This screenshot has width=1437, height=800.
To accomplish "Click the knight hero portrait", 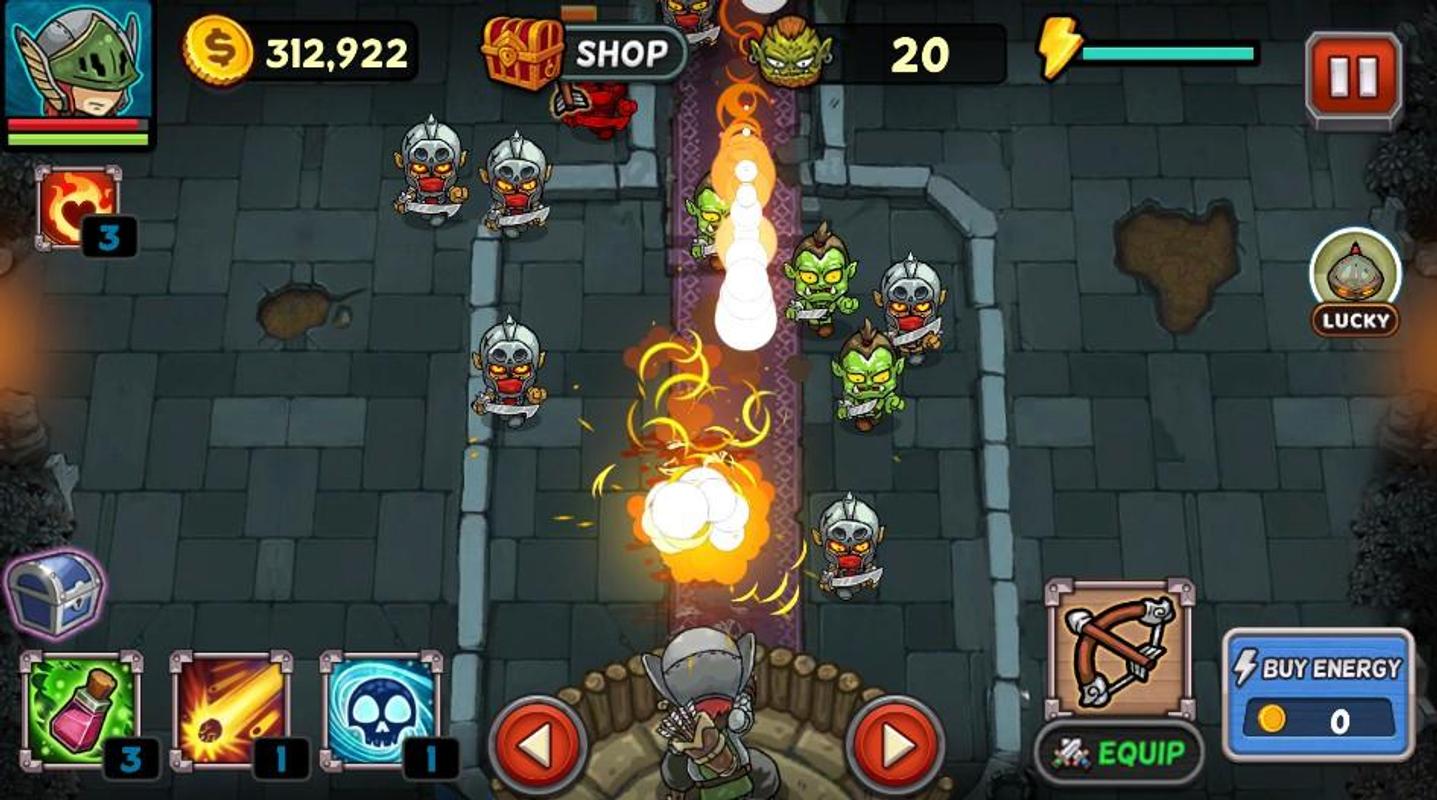I will click(78, 72).
